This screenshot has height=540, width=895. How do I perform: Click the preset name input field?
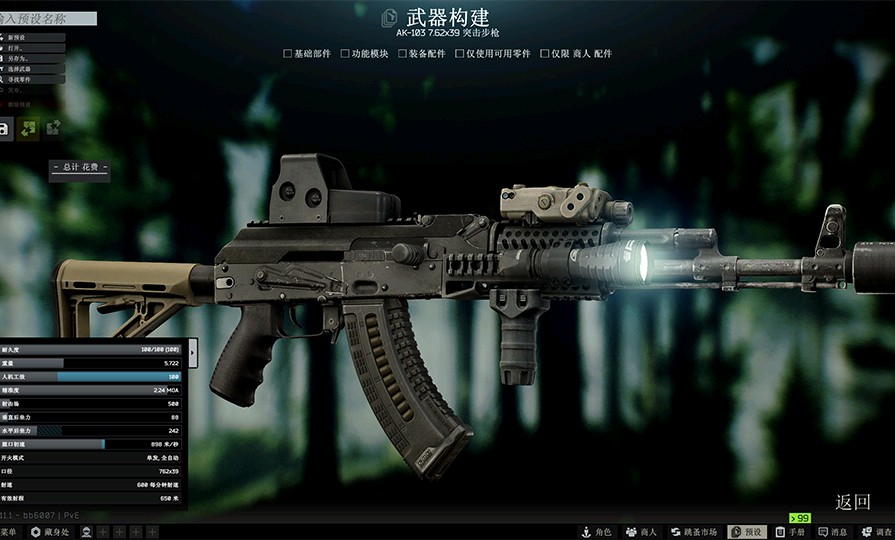pyautogui.click(x=48, y=18)
